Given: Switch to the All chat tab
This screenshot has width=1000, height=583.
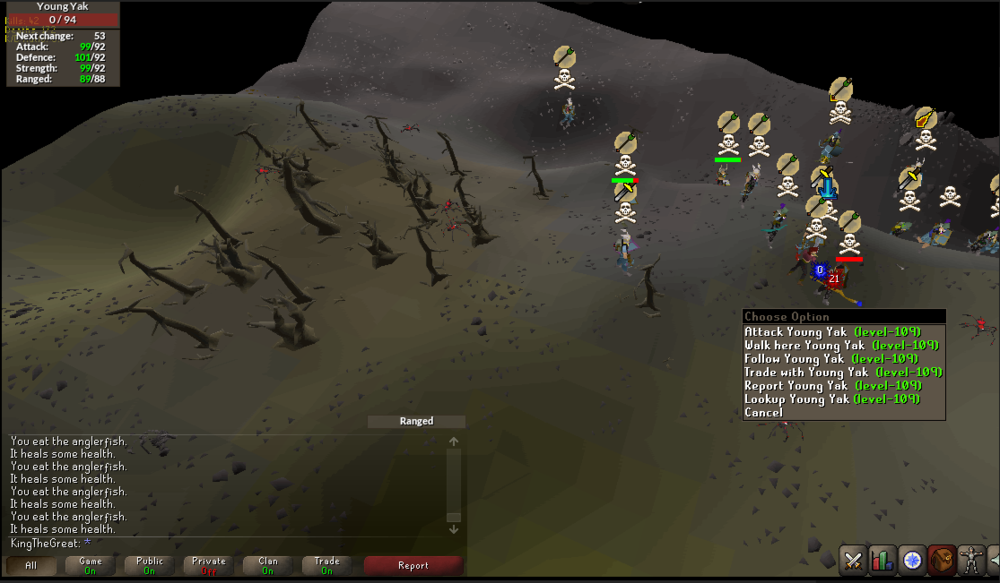Looking at the screenshot, I should pos(31,566).
